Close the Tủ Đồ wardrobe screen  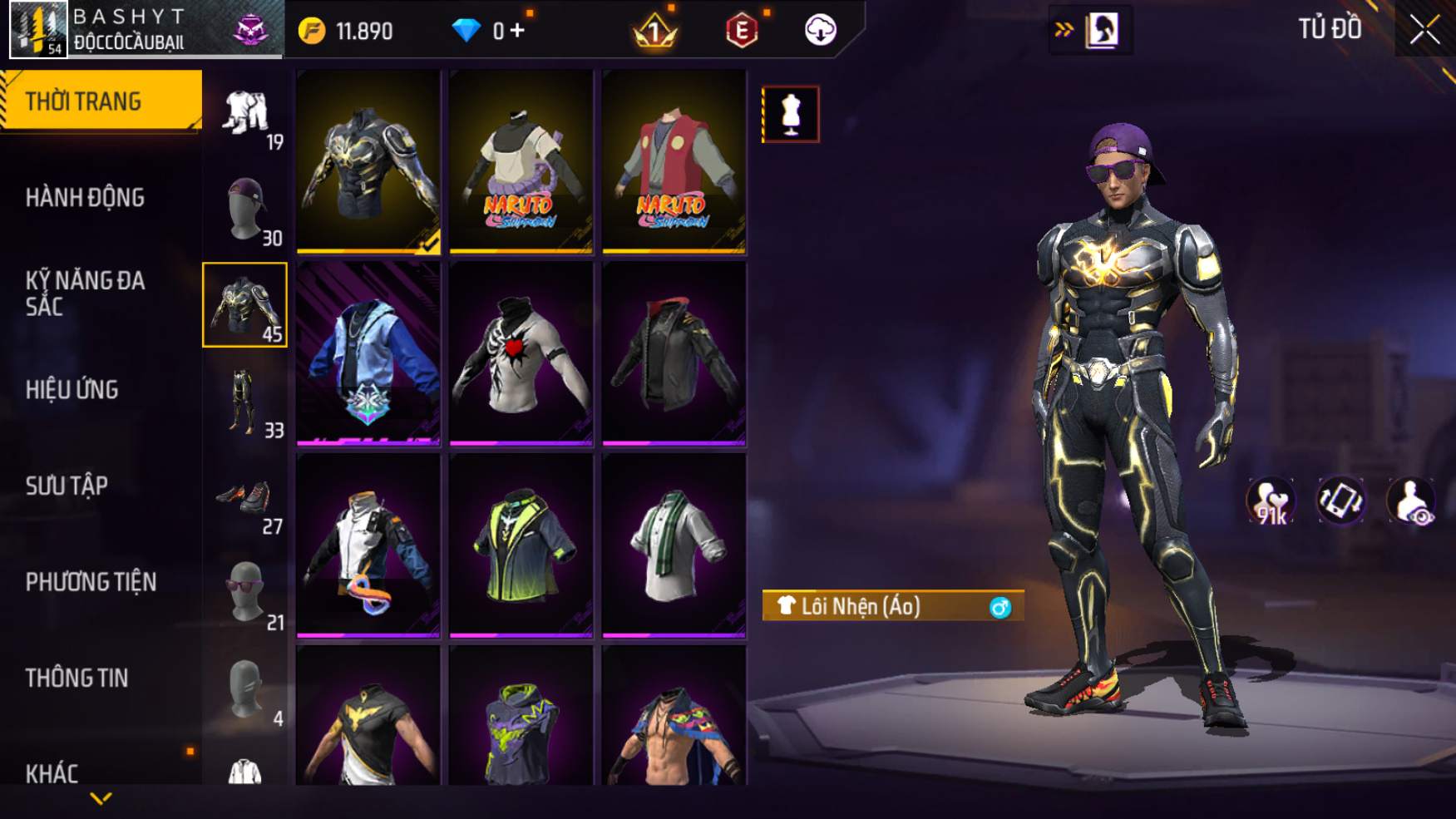[x=1424, y=30]
